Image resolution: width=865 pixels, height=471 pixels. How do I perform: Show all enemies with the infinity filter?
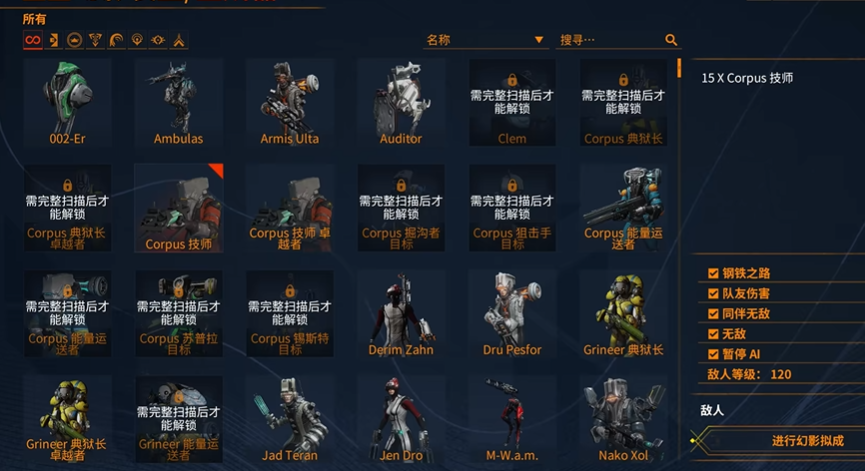pyautogui.click(x=33, y=40)
